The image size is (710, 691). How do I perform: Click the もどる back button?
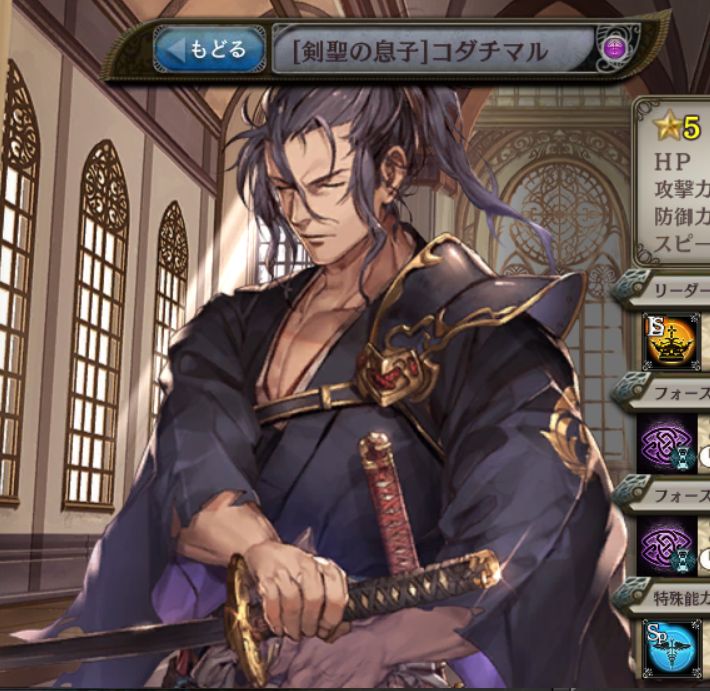(x=209, y=49)
